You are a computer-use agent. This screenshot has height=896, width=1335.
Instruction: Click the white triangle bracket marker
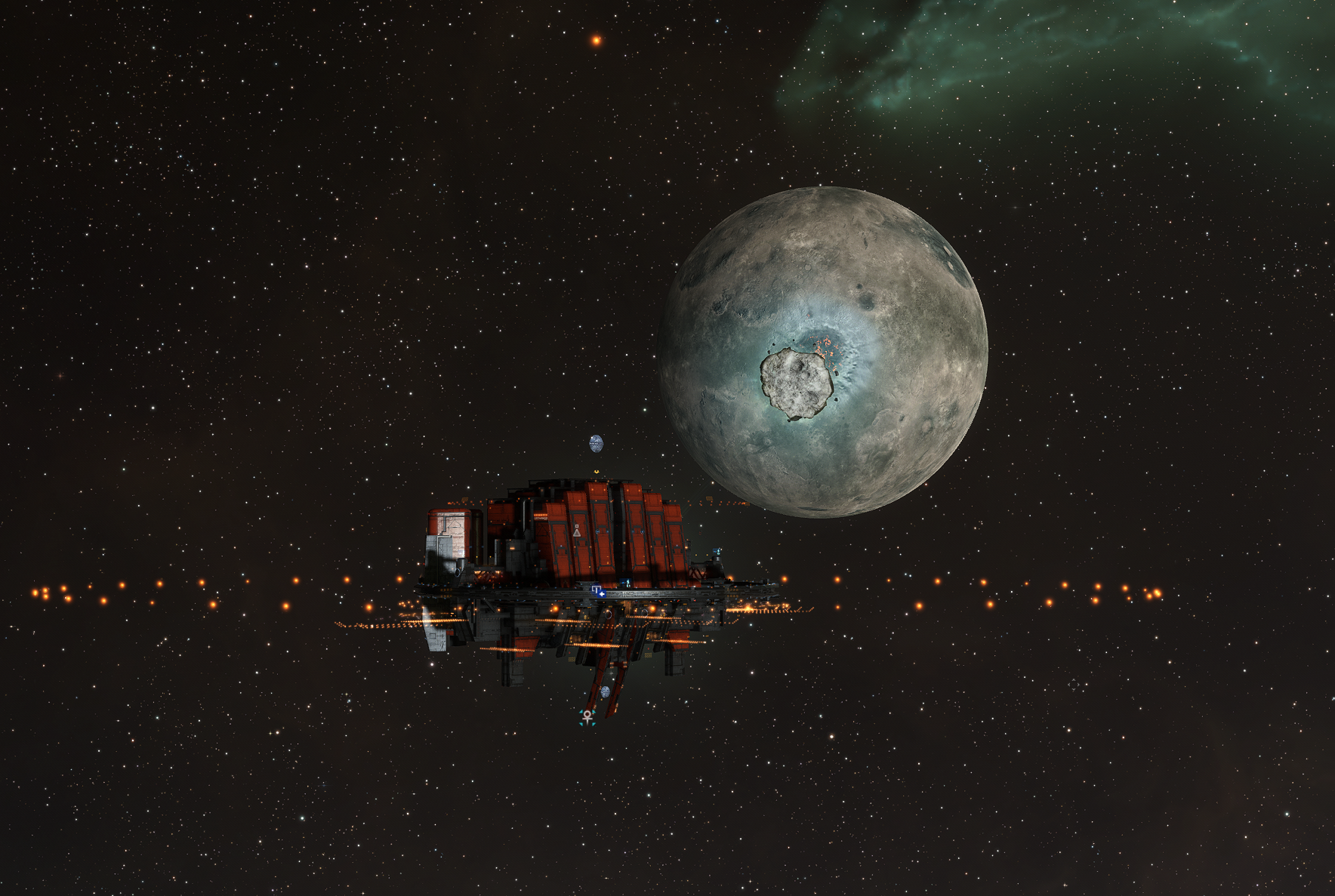[x=577, y=531]
